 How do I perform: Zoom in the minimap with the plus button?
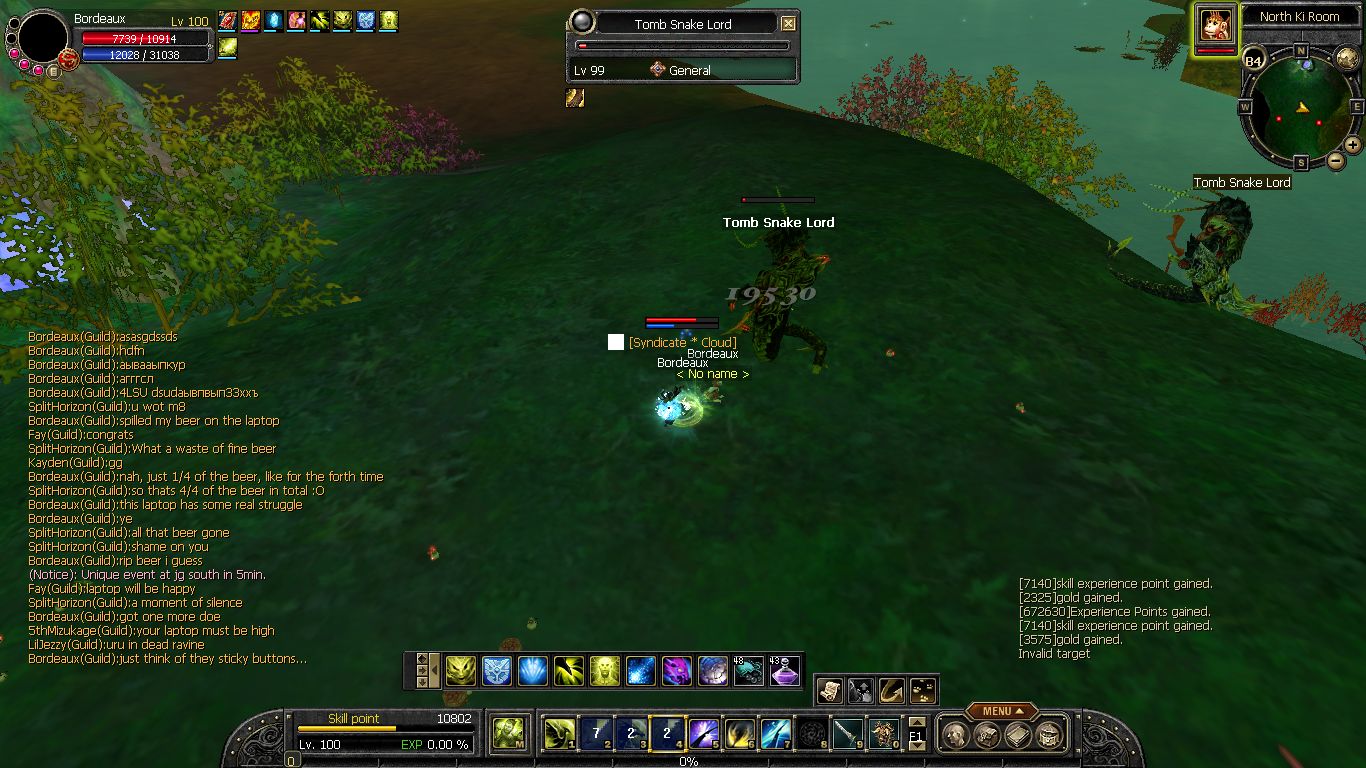point(1352,145)
